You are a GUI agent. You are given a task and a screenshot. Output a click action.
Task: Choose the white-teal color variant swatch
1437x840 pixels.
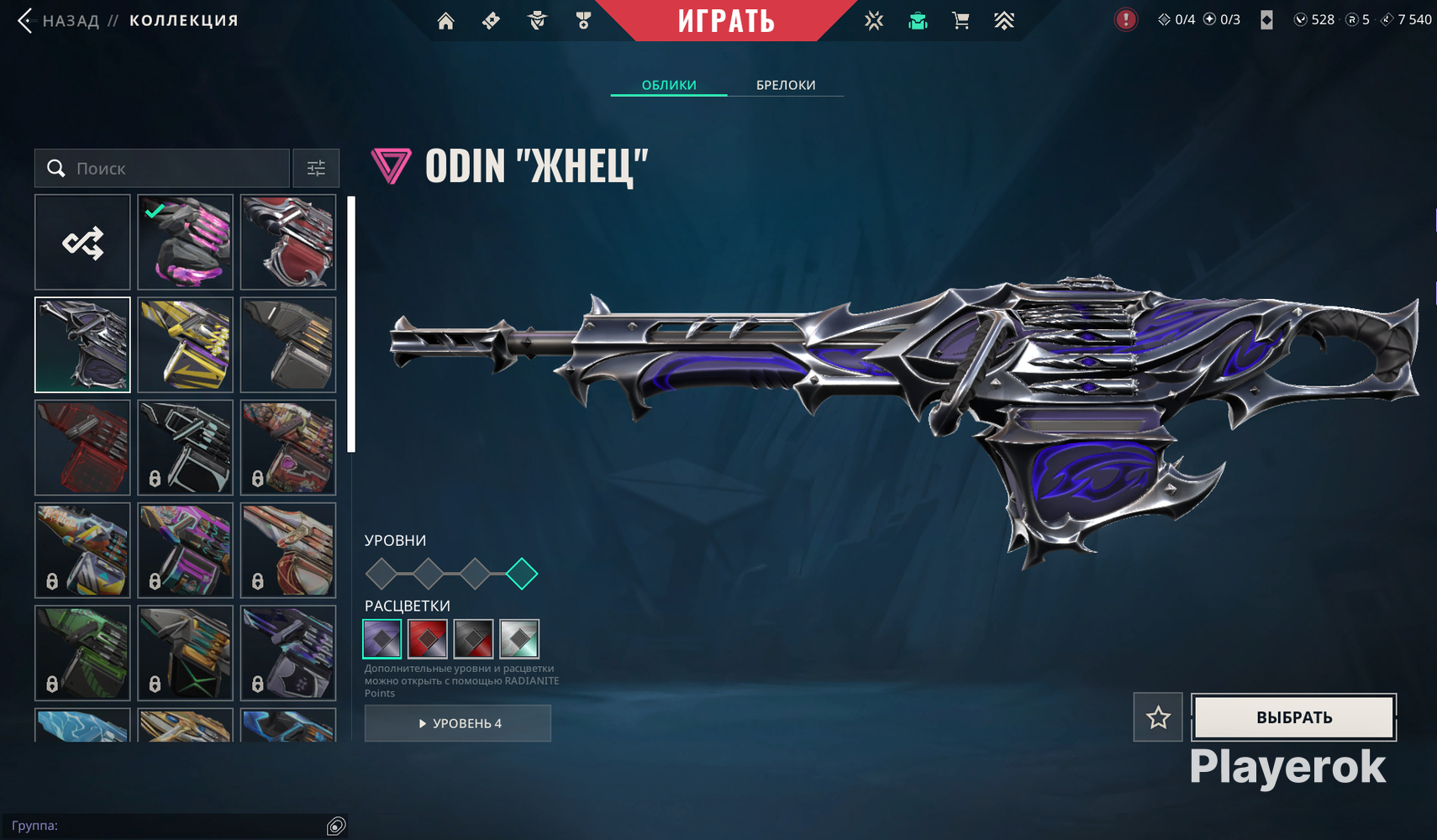pyautogui.click(x=519, y=639)
